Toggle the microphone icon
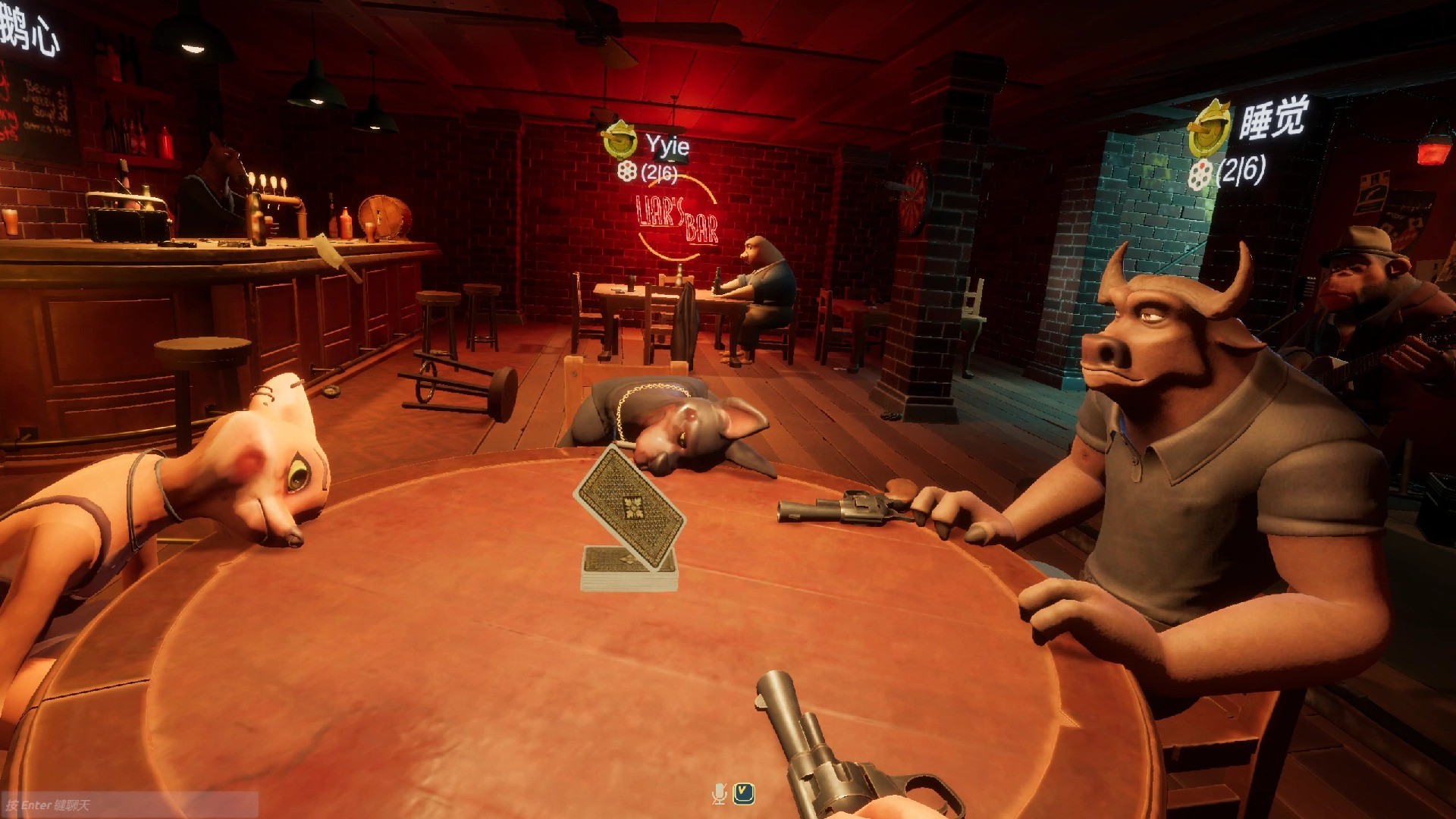1456x819 pixels. click(x=719, y=794)
